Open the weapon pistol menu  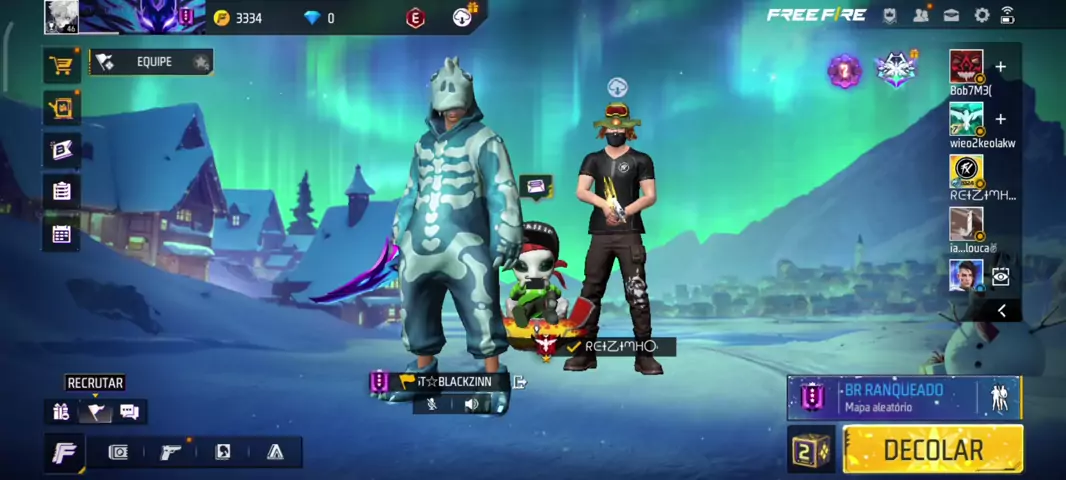coord(171,452)
